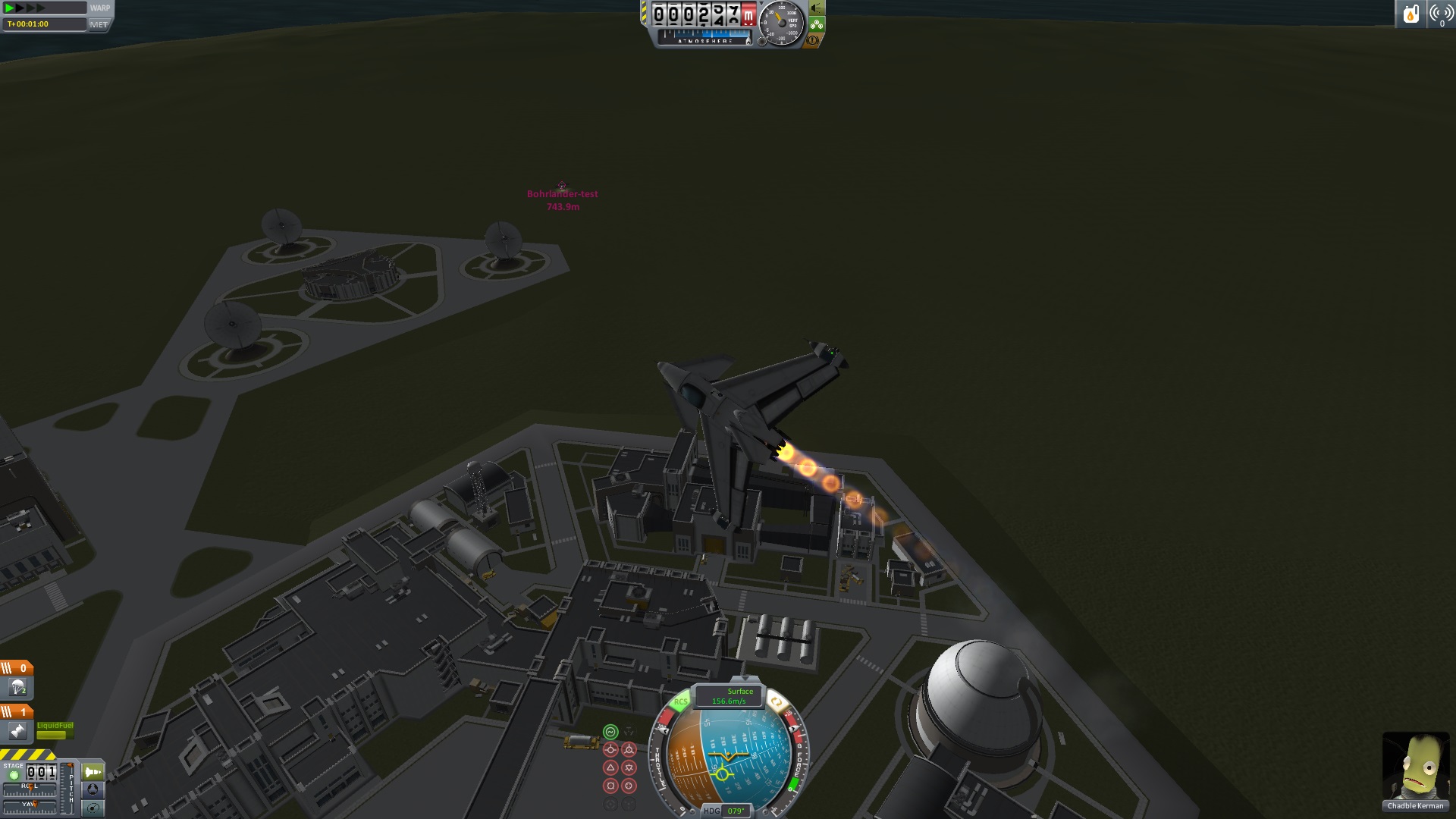Toggle the orange brakes warning button
This screenshot has width=1456, height=819.
pyautogui.click(x=813, y=40)
